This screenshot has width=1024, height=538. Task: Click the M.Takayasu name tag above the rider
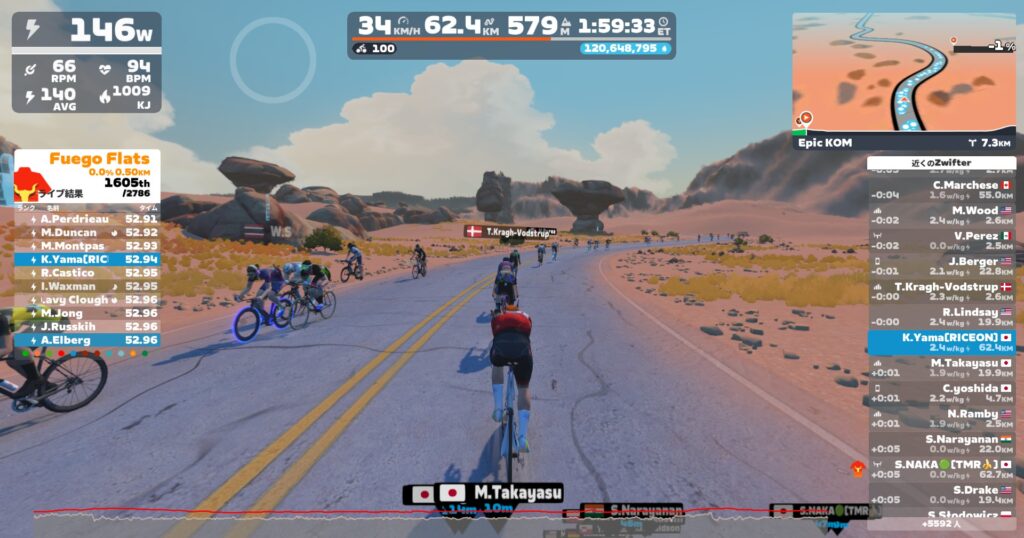pyautogui.click(x=483, y=493)
